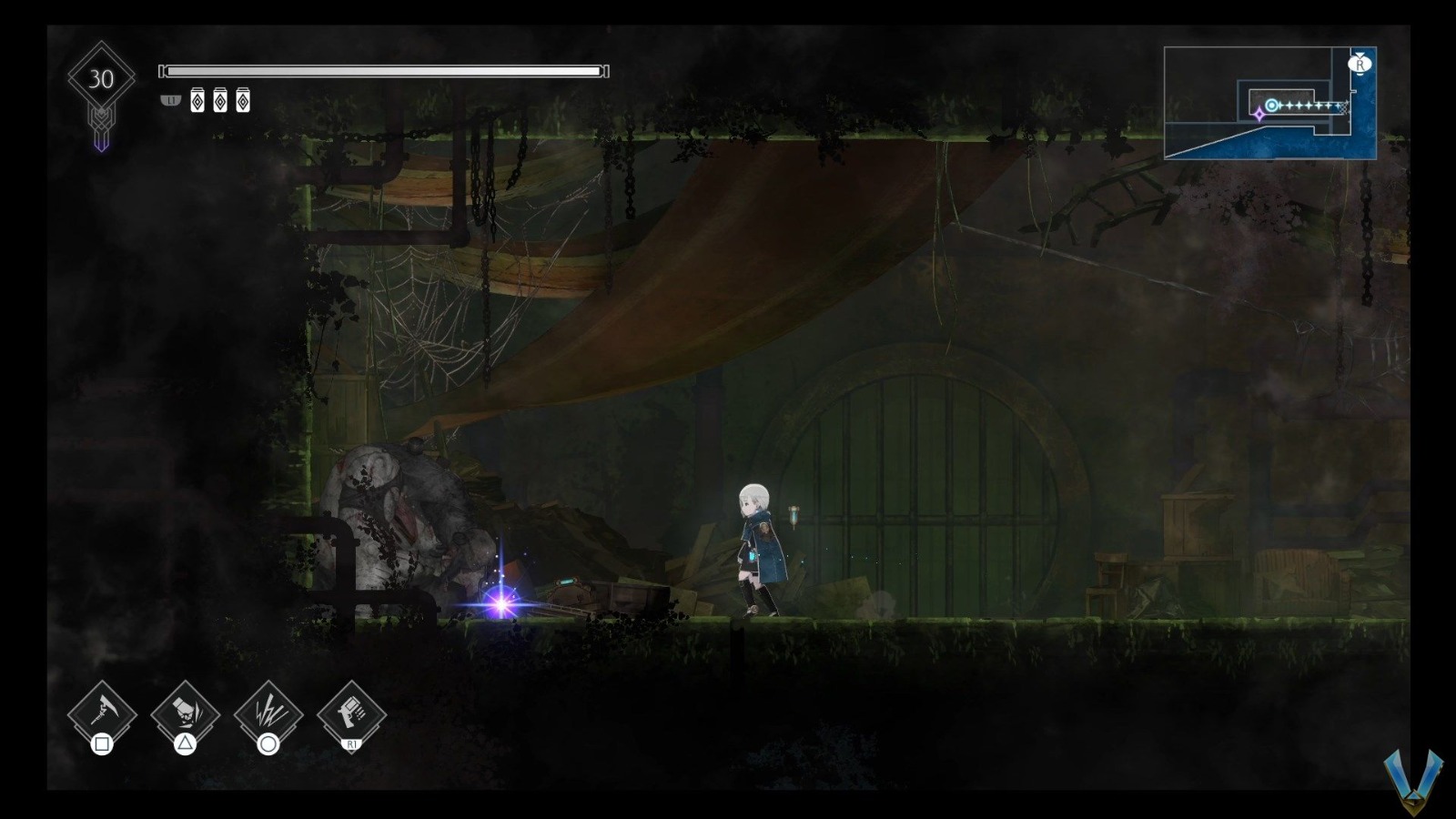Click the level 30 emblem badge
Viewport: 1456px width, 819px height.
tap(101, 76)
